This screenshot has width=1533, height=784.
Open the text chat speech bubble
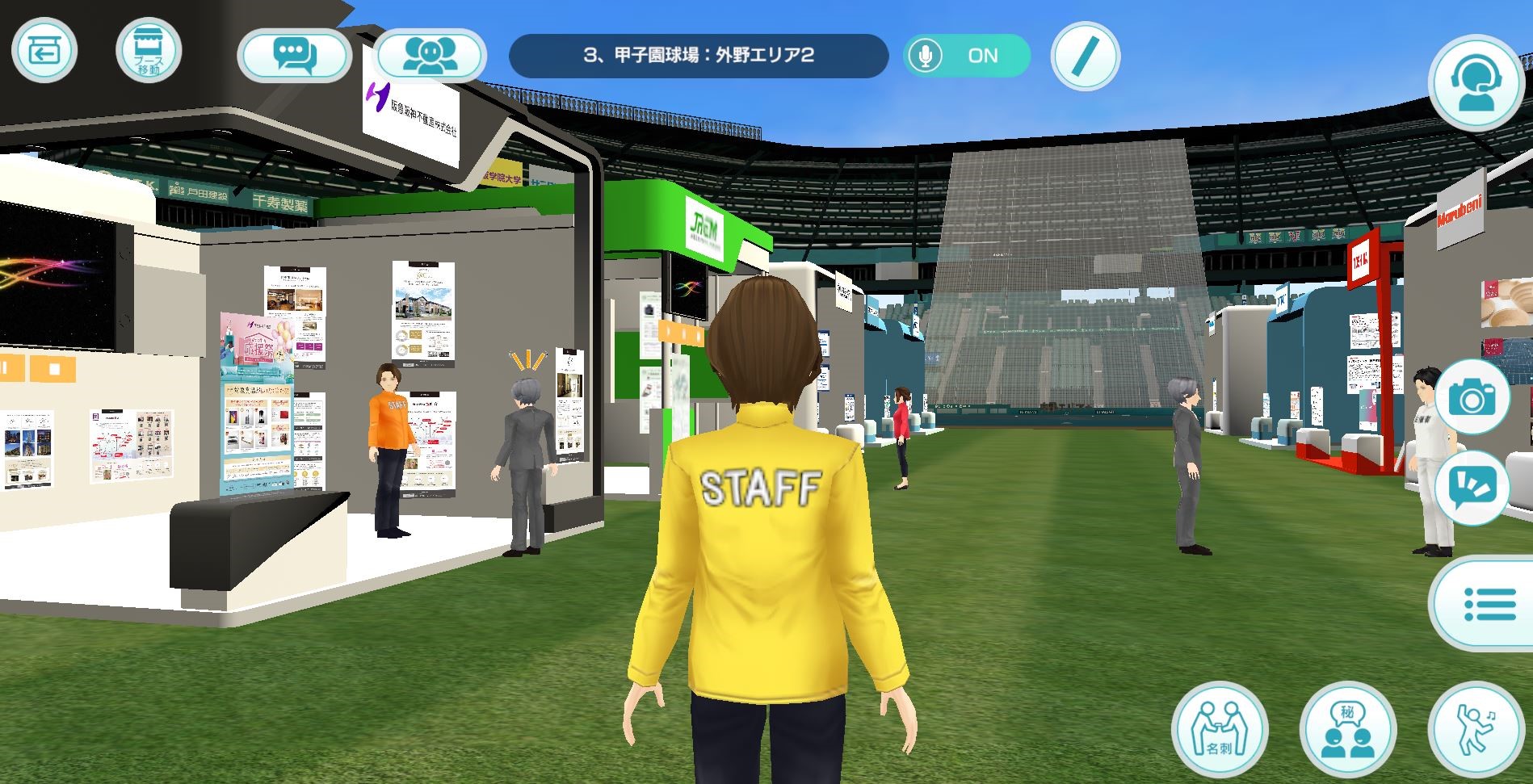tap(295, 55)
